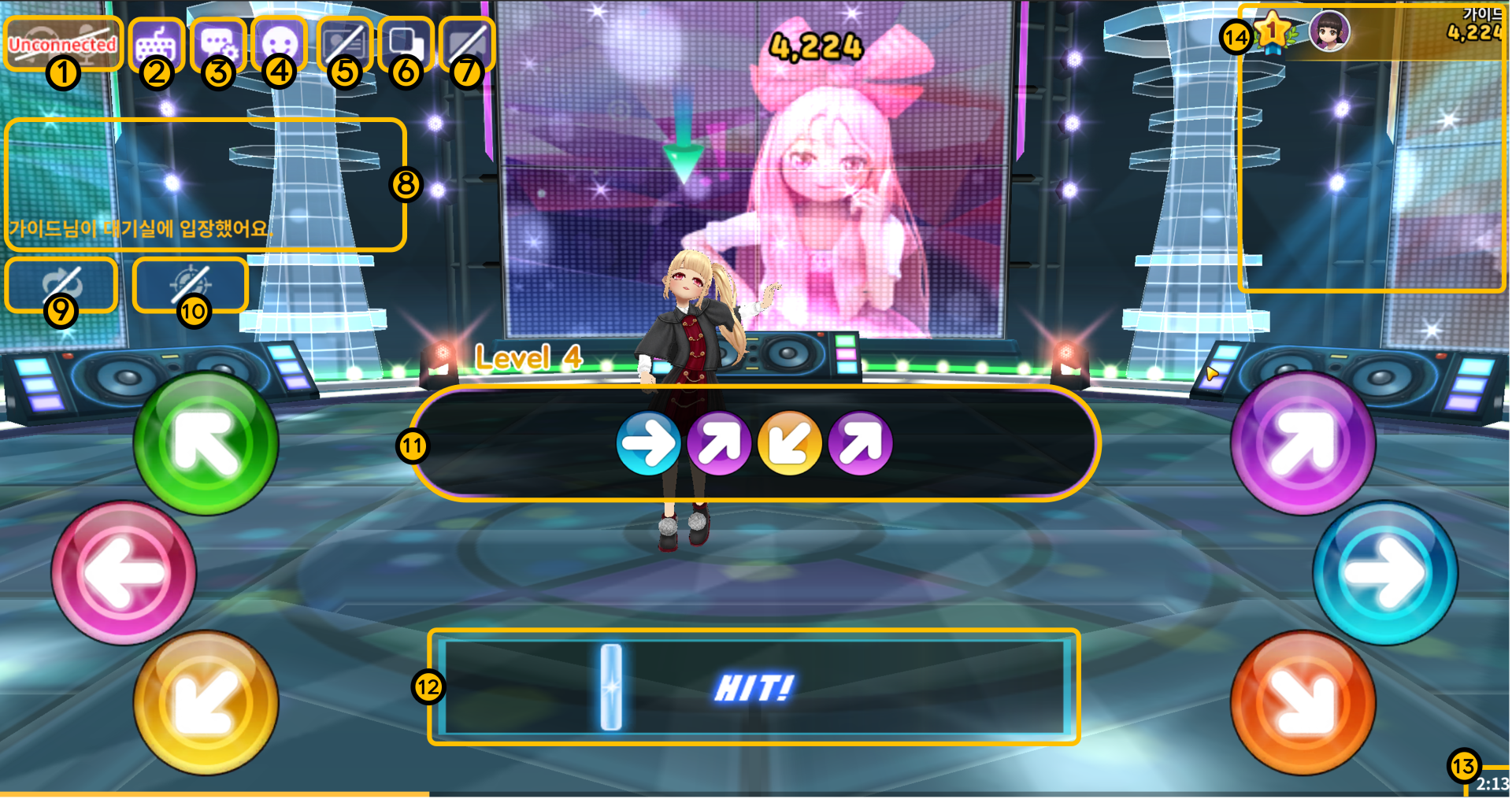Toggle the Unconnected voice chat button
This screenshot has height=799, width=1512.
62,43
